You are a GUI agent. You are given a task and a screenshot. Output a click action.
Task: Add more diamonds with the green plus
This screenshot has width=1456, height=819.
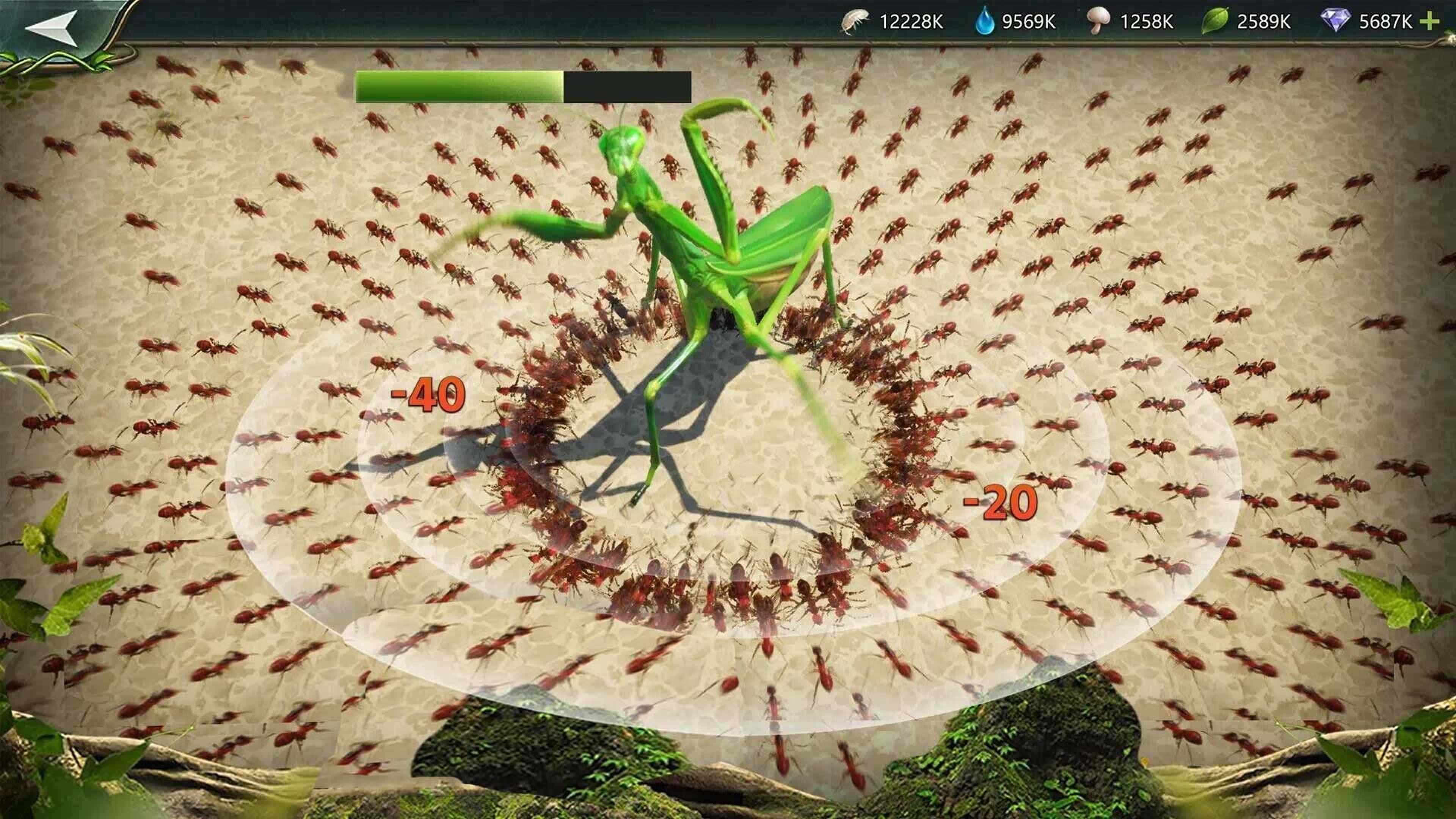[x=1429, y=22]
